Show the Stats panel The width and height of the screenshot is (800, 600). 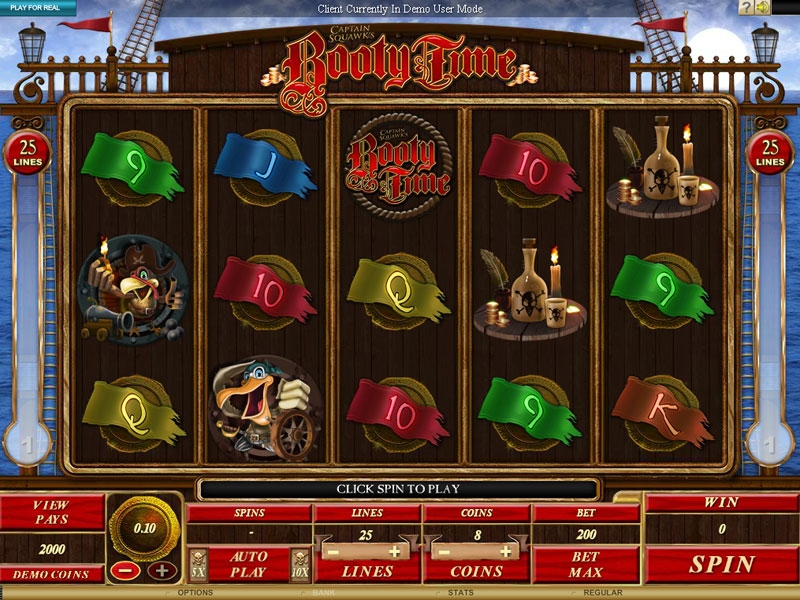[x=459, y=593]
